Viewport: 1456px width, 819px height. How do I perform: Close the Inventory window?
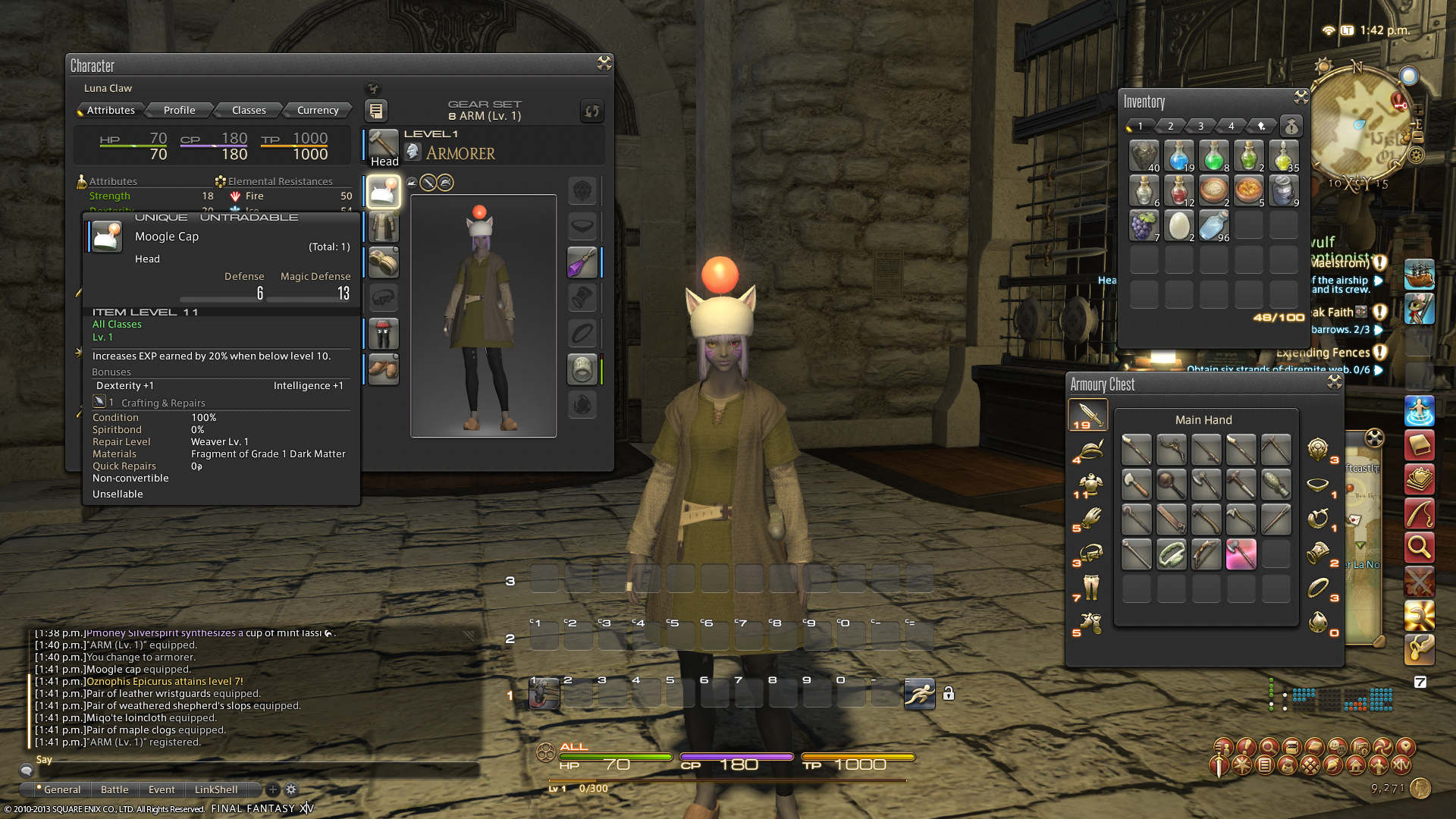[1301, 97]
